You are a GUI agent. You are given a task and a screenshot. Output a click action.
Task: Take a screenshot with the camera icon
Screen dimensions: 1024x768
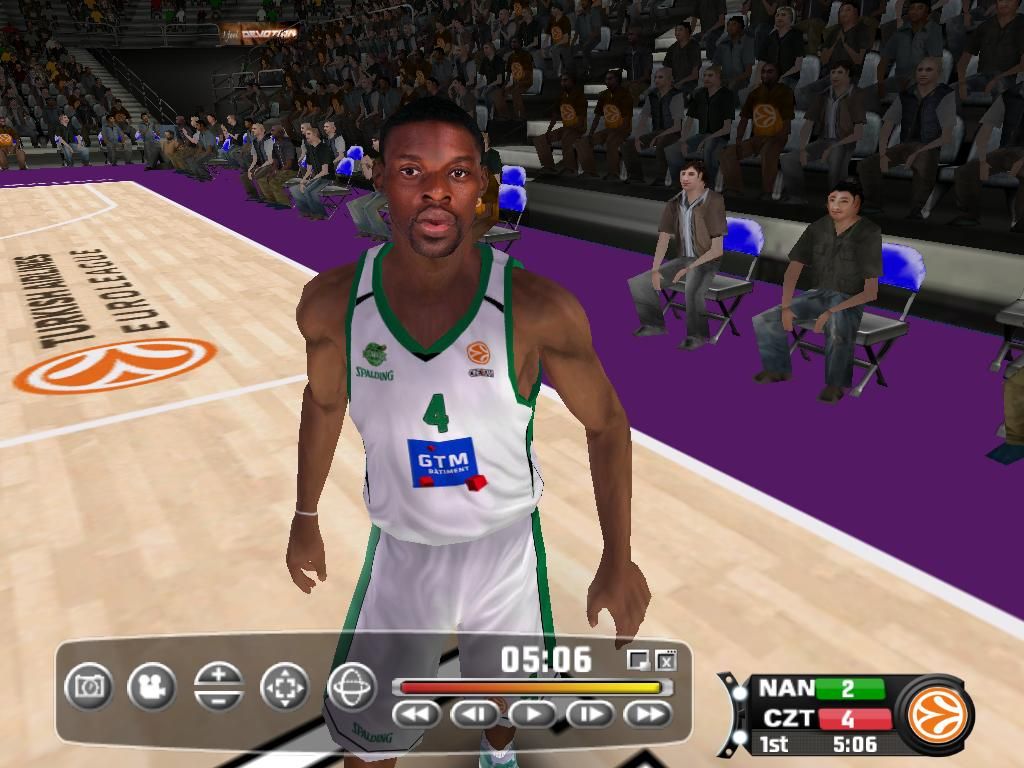click(89, 687)
